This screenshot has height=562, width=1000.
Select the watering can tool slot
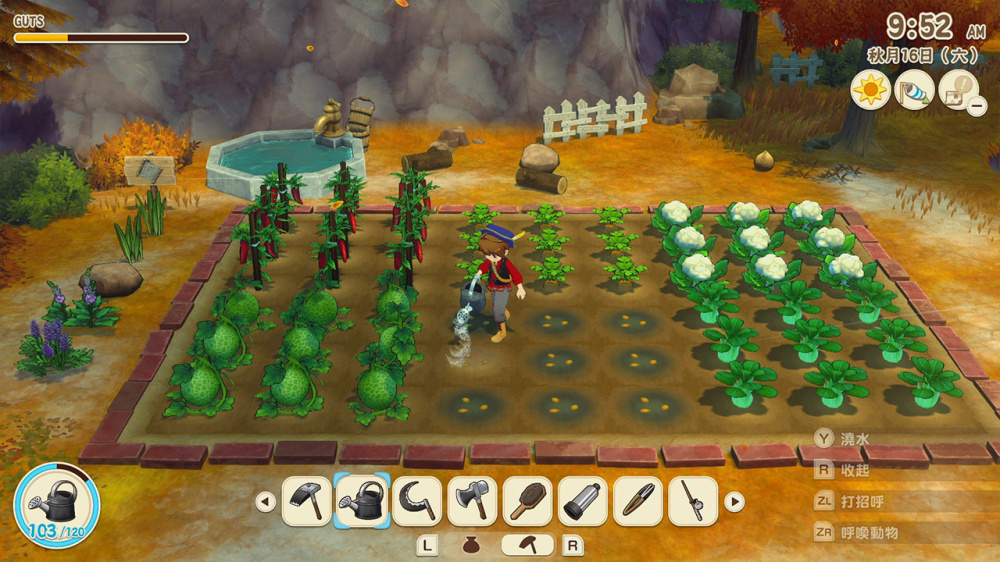pos(362,501)
